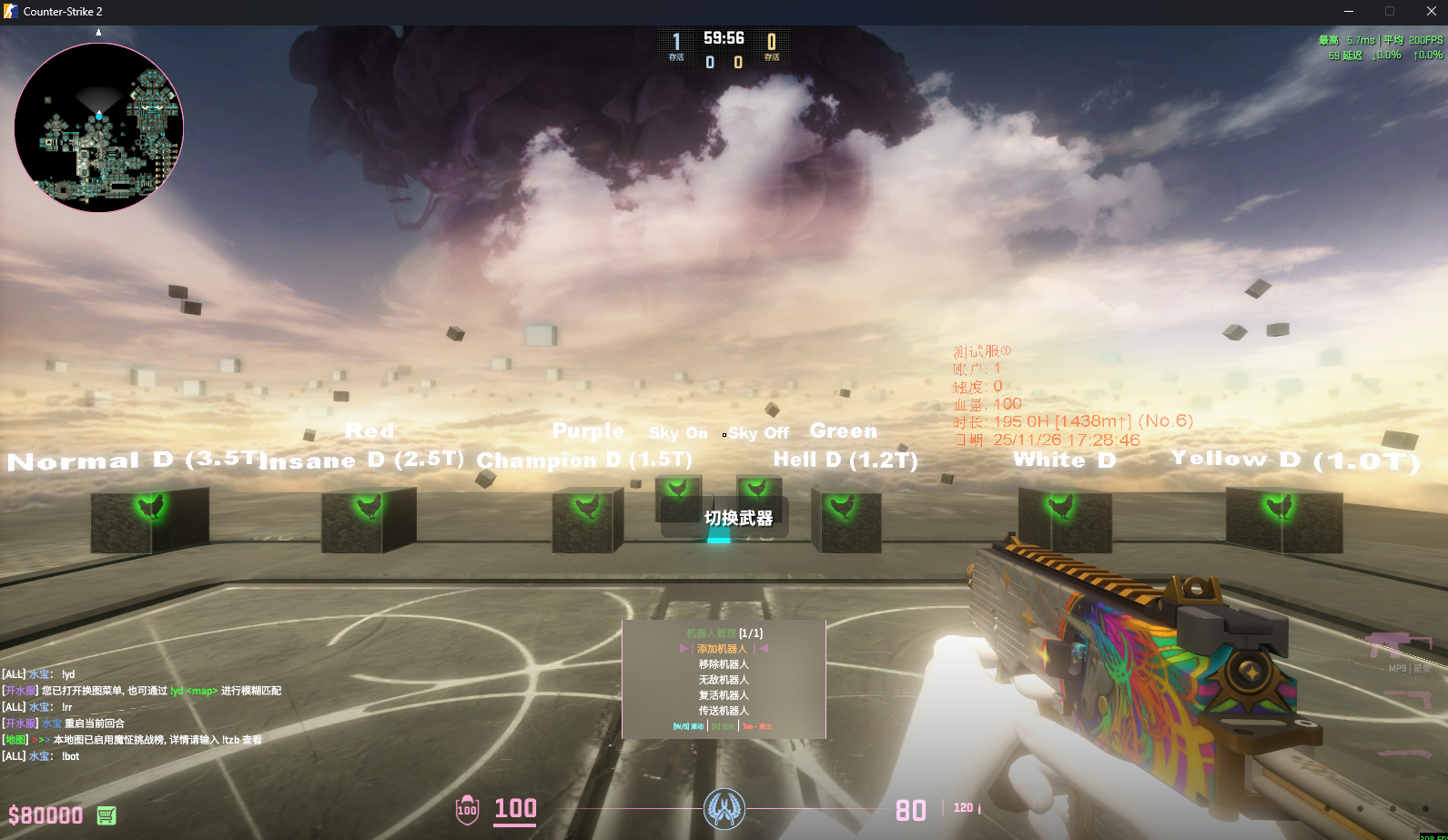Select 传送机器人 (teleport bot) entry
This screenshot has width=1448, height=840.
[x=724, y=711]
